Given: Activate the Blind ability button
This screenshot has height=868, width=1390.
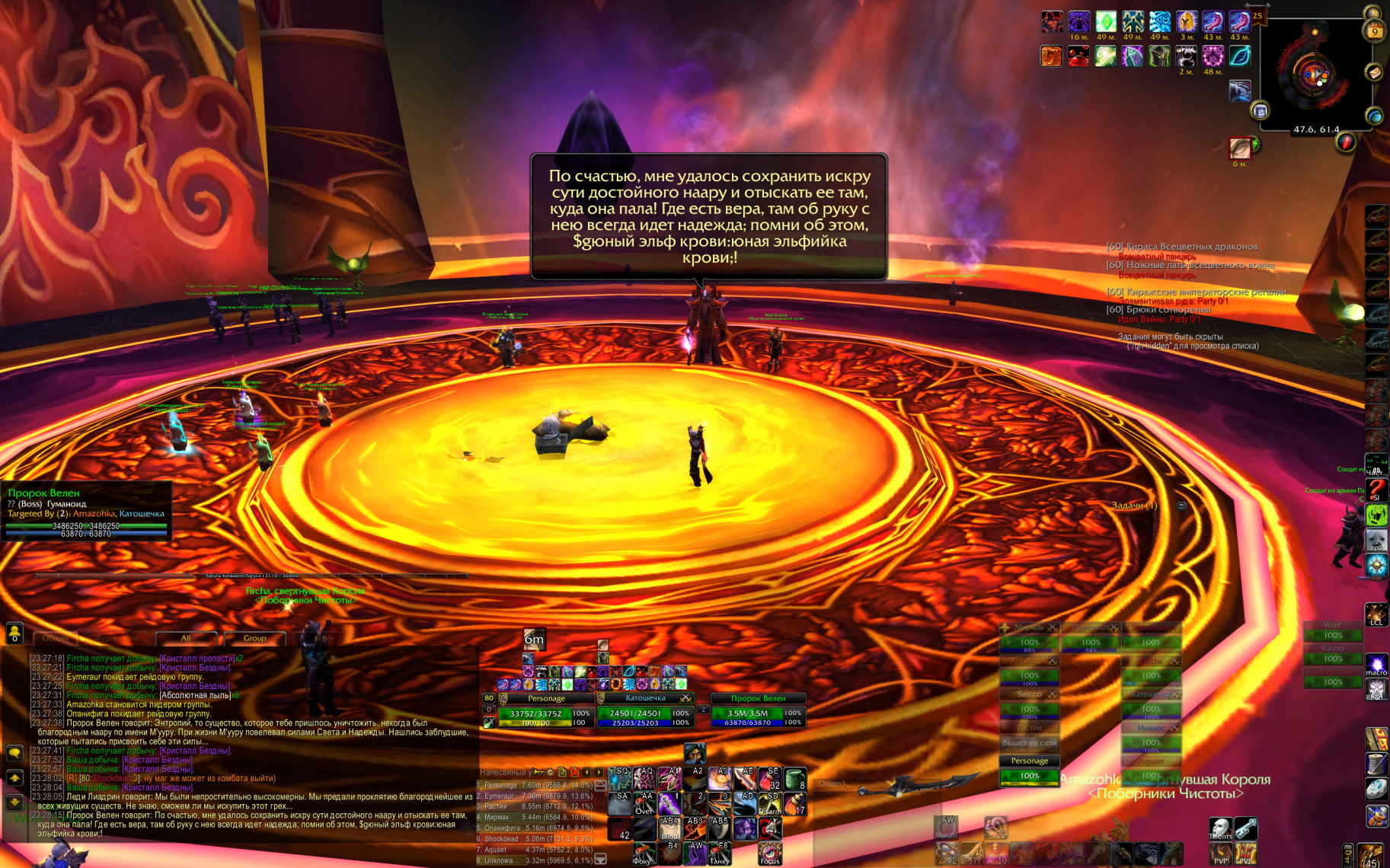Looking at the screenshot, I should tap(670, 828).
